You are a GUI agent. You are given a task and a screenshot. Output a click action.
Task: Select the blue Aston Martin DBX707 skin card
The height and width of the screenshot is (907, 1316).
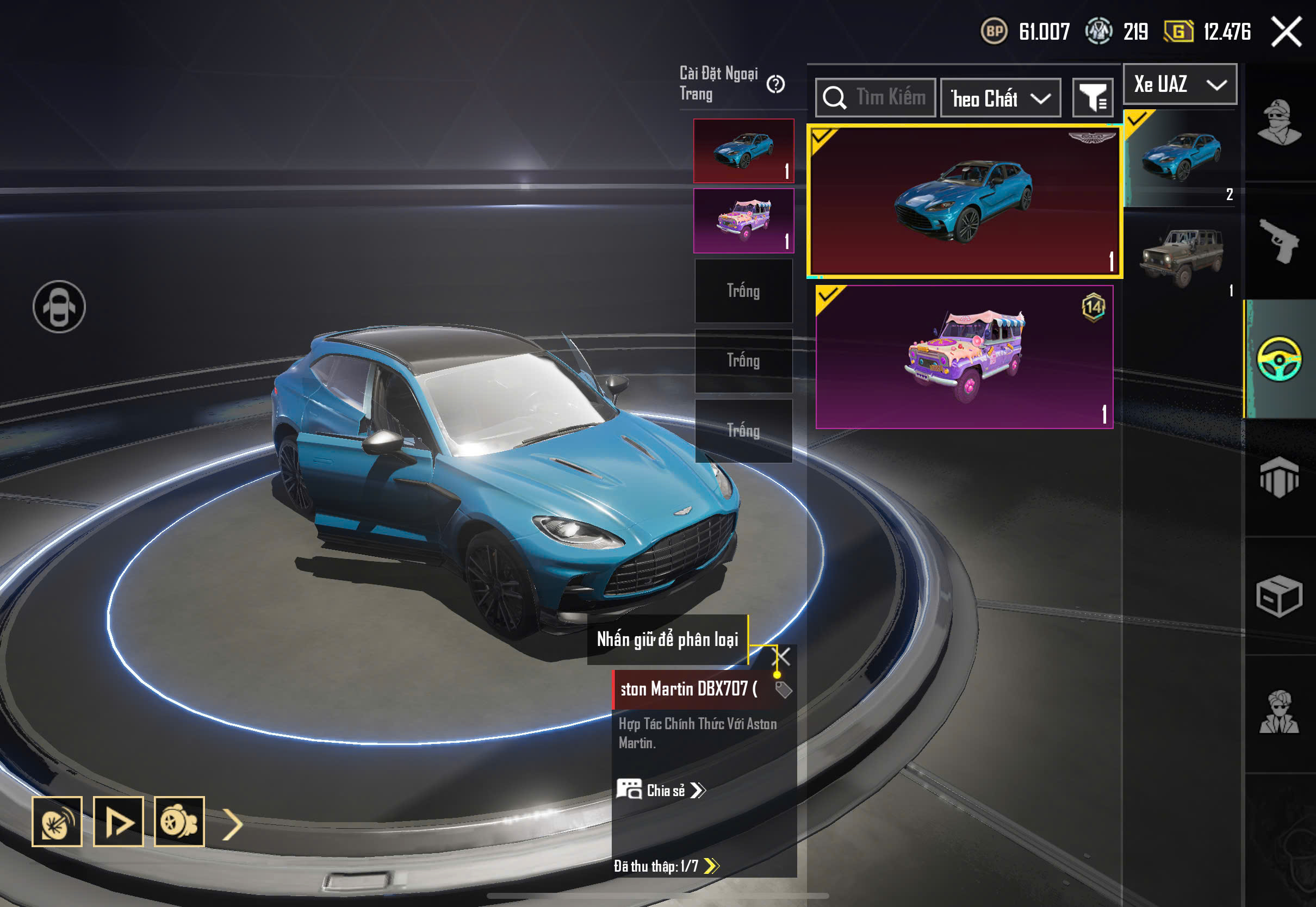pyautogui.click(x=964, y=201)
